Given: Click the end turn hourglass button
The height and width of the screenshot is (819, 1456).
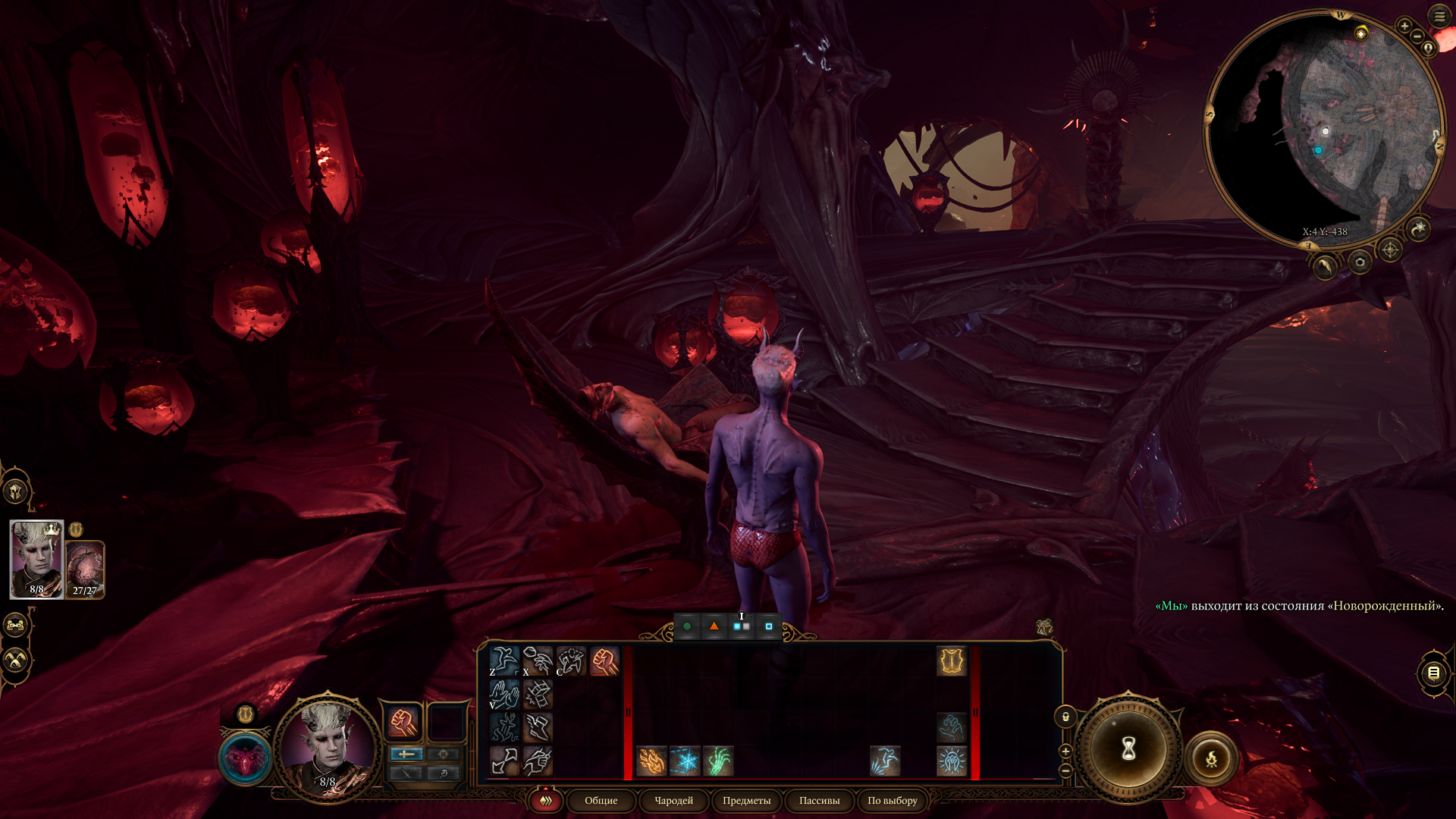Looking at the screenshot, I should (1128, 749).
